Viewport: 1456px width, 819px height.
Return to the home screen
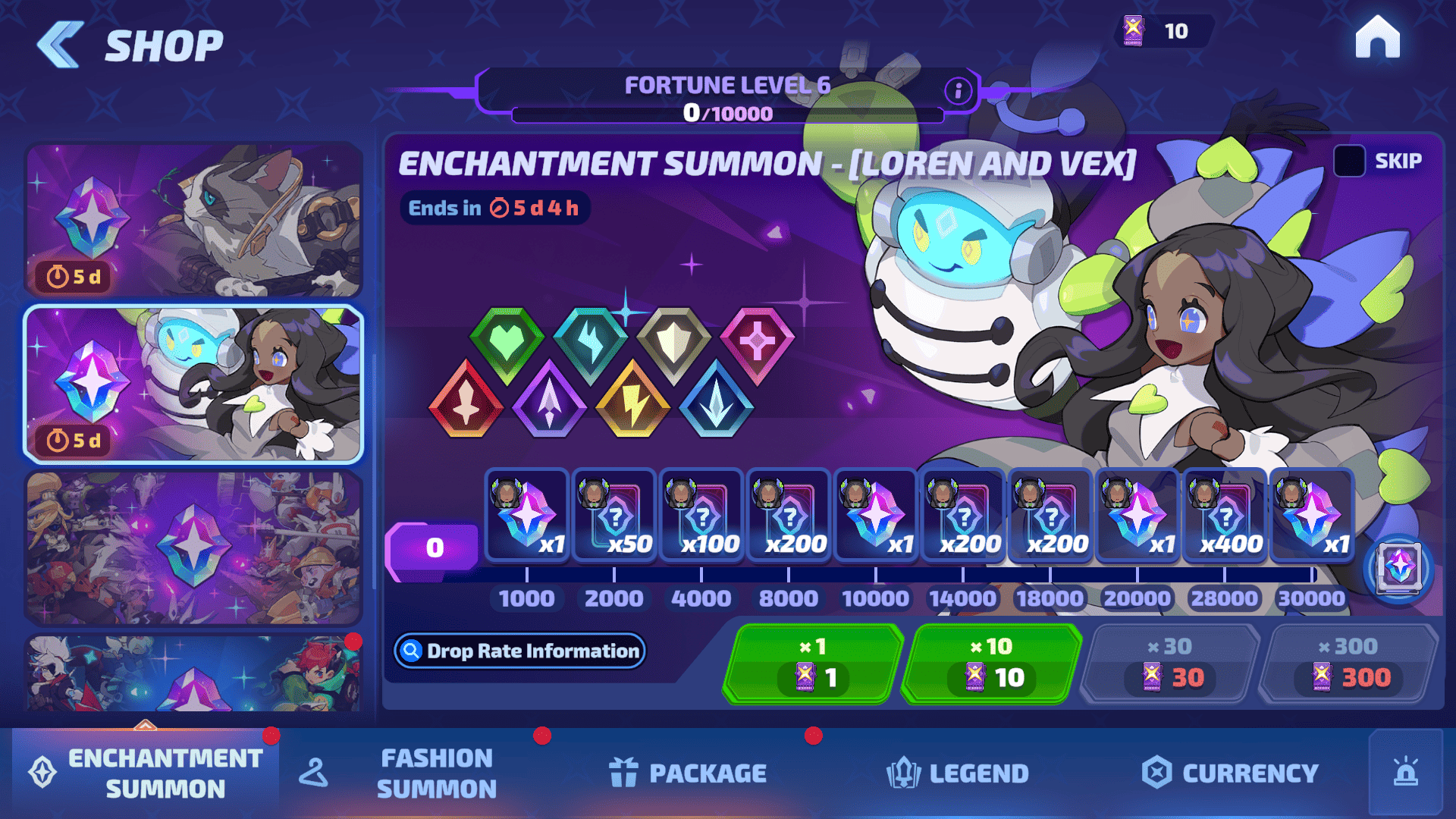(x=1377, y=36)
